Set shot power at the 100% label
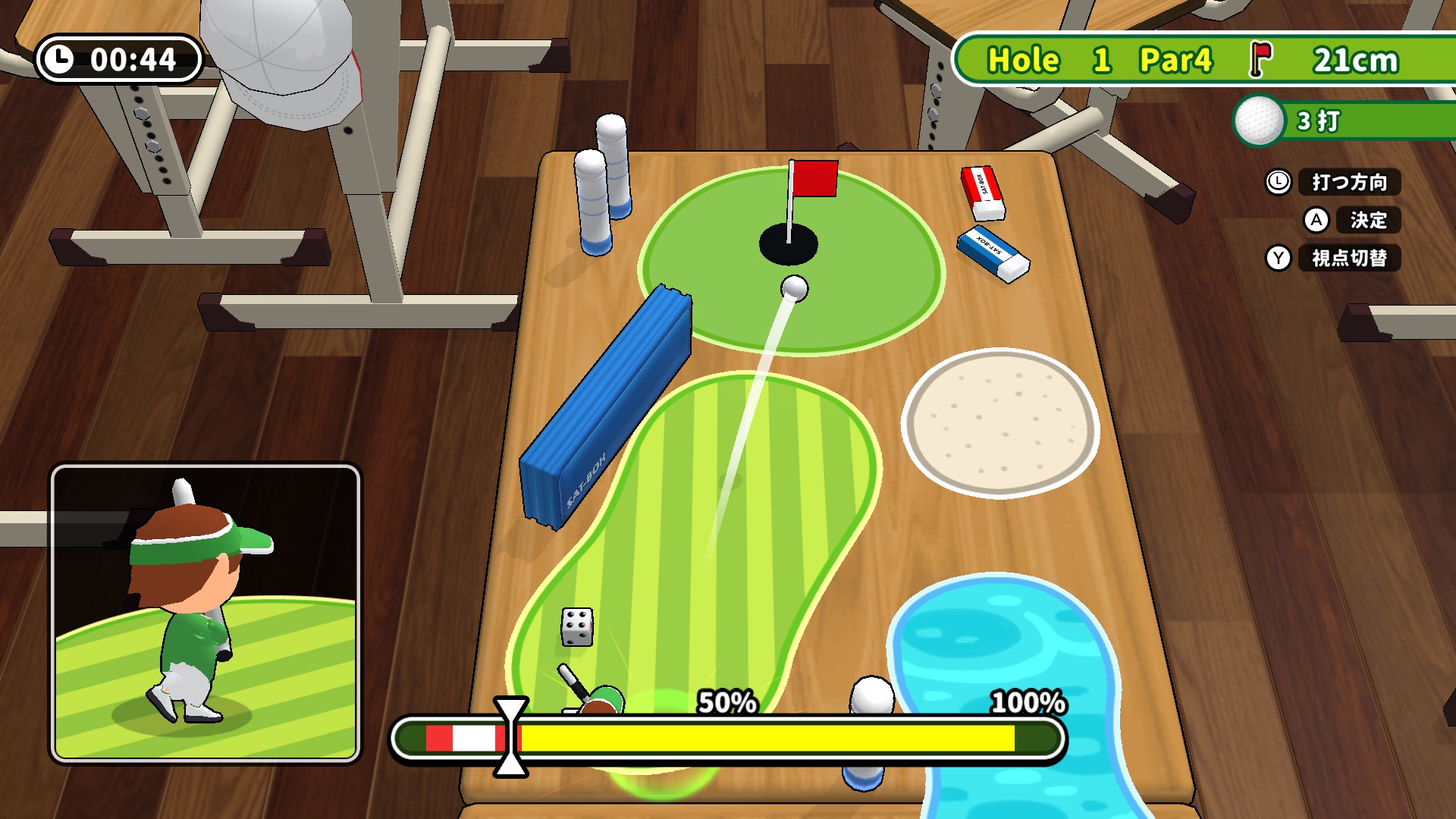1456x819 pixels. 1028,702
